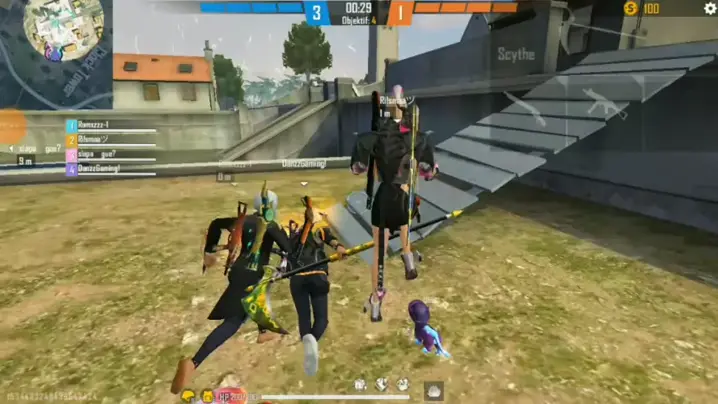Tap the yellow vest armor icon
This screenshot has width=718, height=404.
[x=207, y=396]
